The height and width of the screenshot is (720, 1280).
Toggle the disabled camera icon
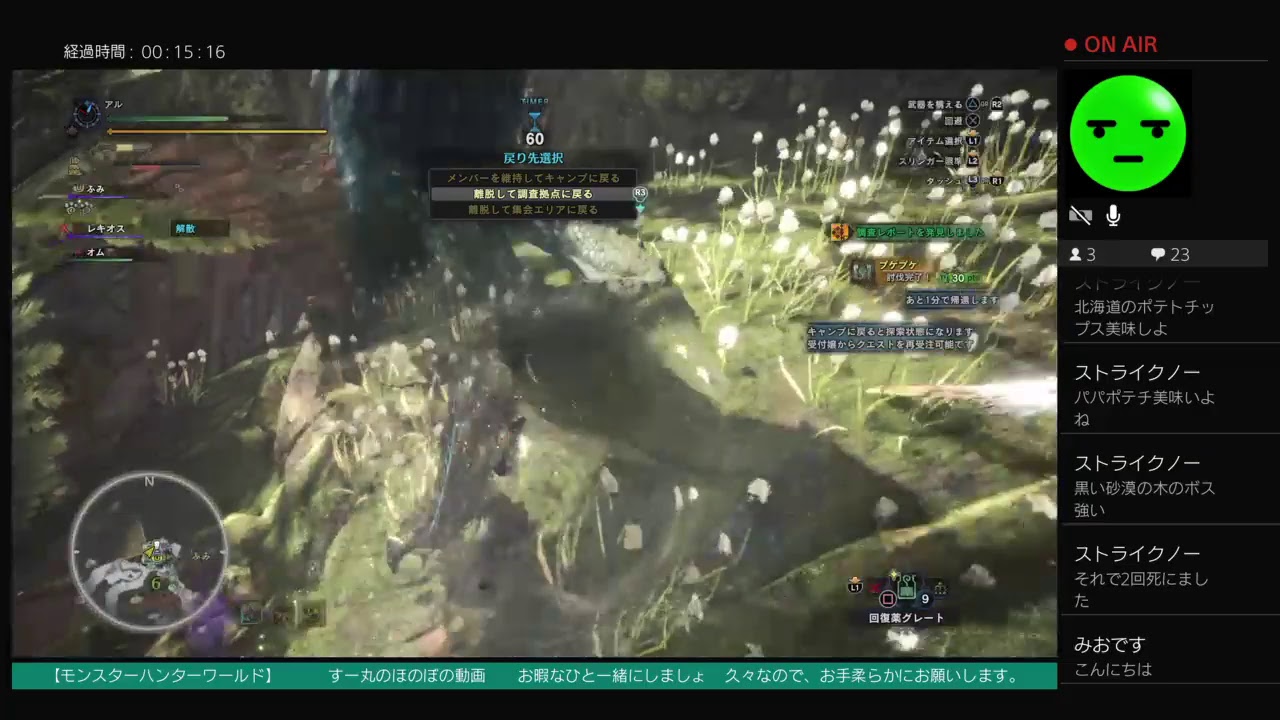(1078, 214)
